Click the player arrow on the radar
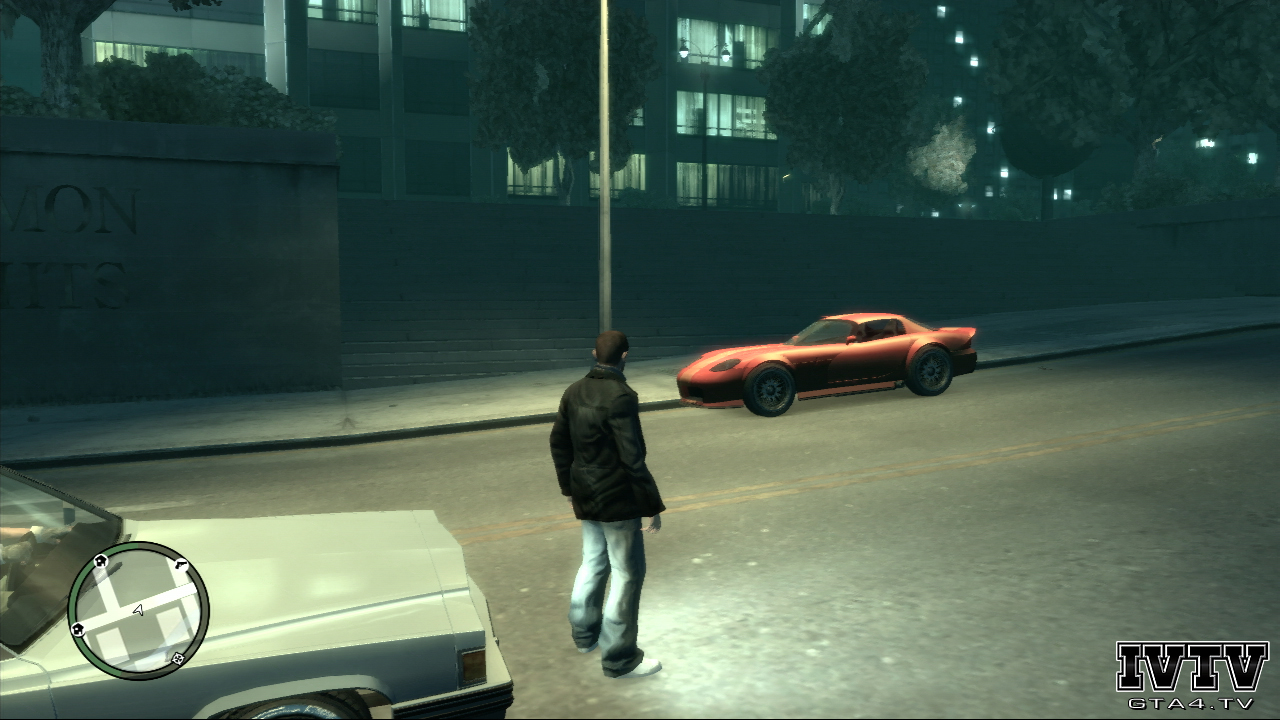The image size is (1280, 720). pos(138,609)
